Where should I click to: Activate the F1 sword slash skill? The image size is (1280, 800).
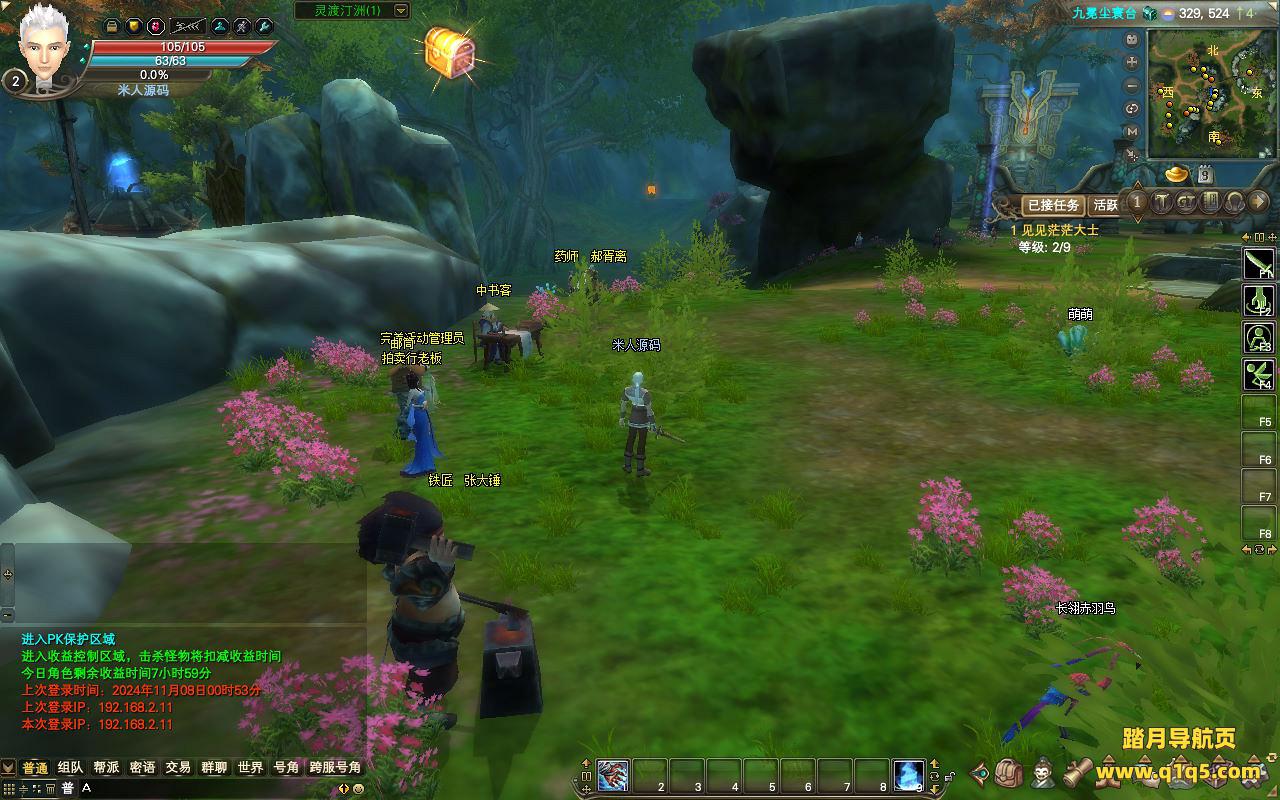(1258, 263)
